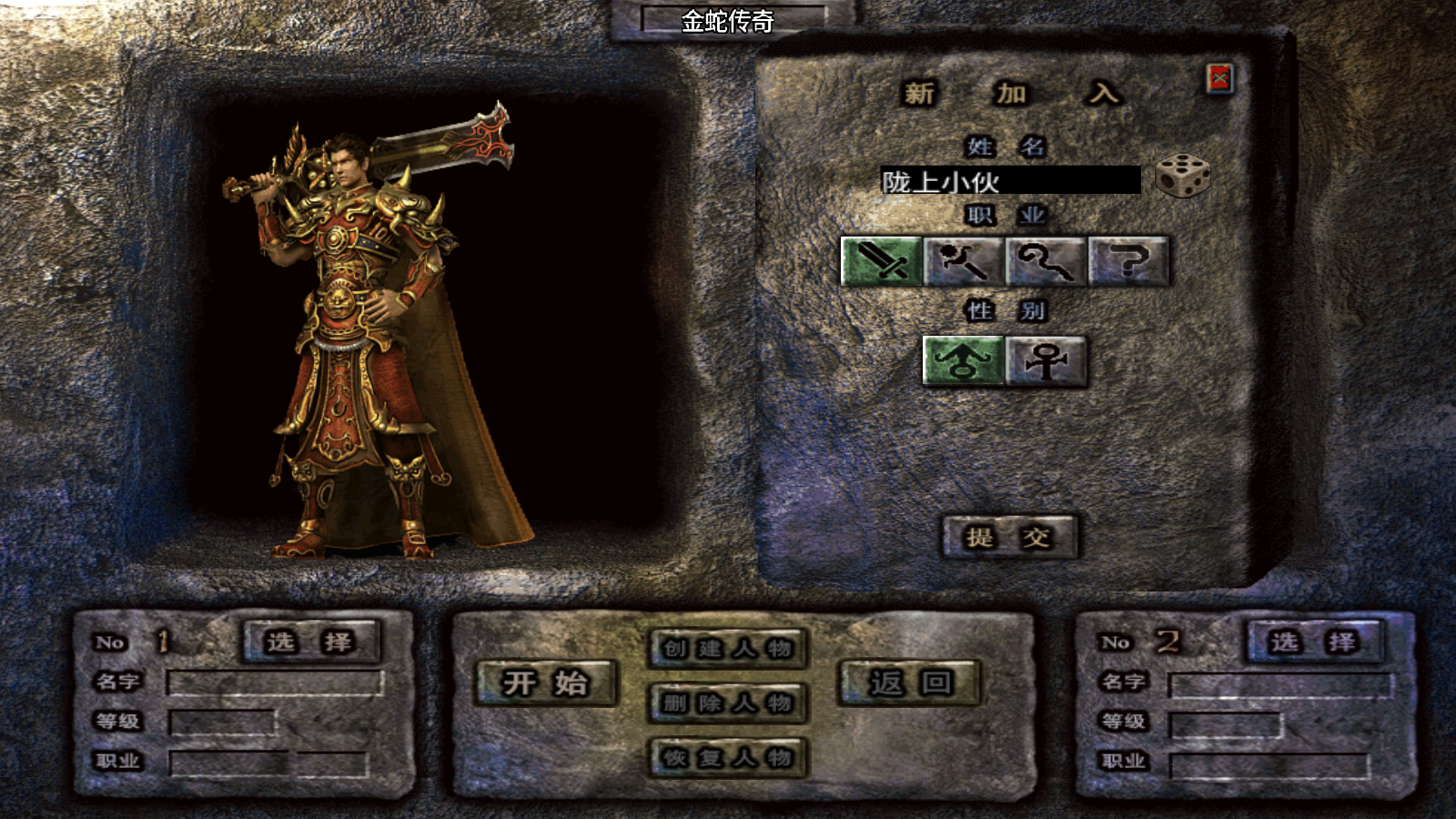Viewport: 1456px width, 819px height.
Task: Select character slot No 1
Action: [310, 642]
